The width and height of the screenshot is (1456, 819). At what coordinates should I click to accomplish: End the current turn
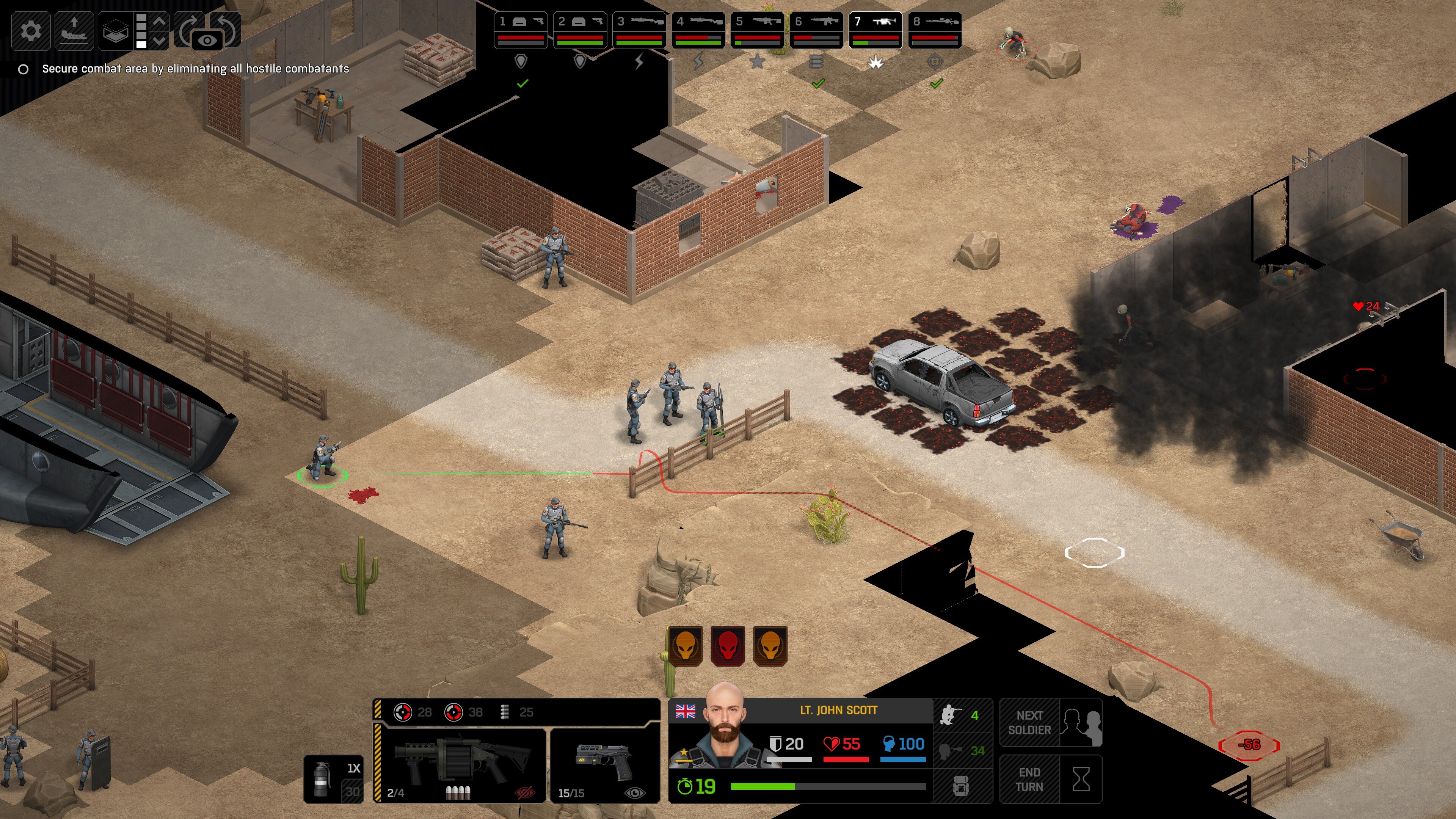tap(1050, 780)
